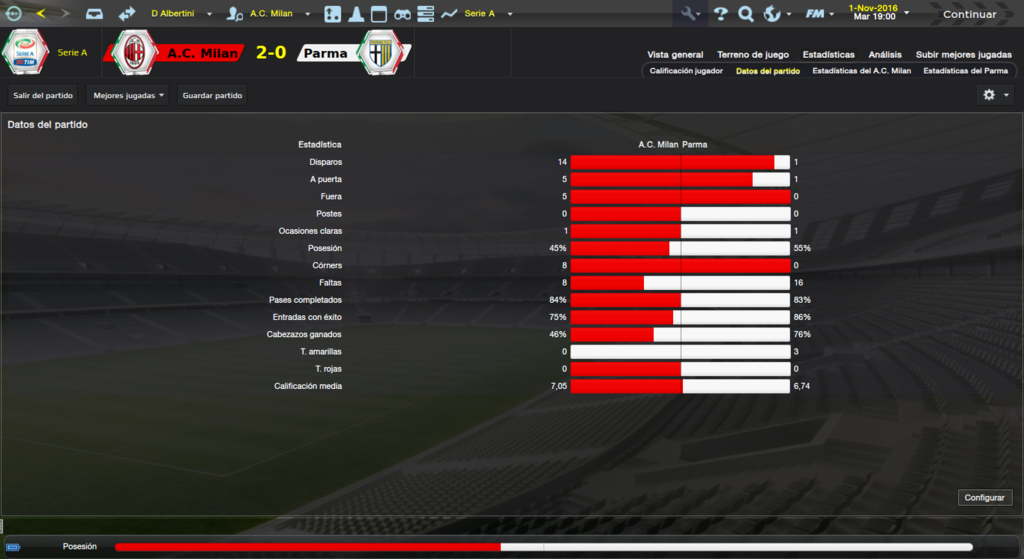
Task: Click the Configurar button
Action: pos(986,497)
